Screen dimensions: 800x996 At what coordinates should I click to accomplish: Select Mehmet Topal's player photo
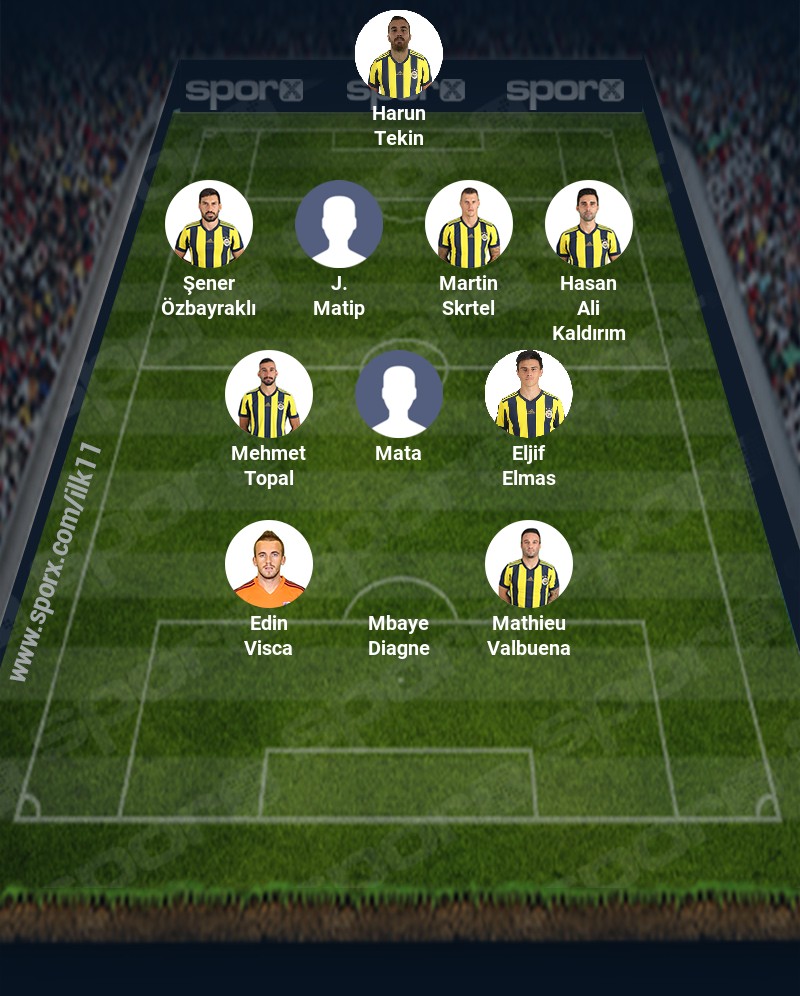pyautogui.click(x=269, y=394)
